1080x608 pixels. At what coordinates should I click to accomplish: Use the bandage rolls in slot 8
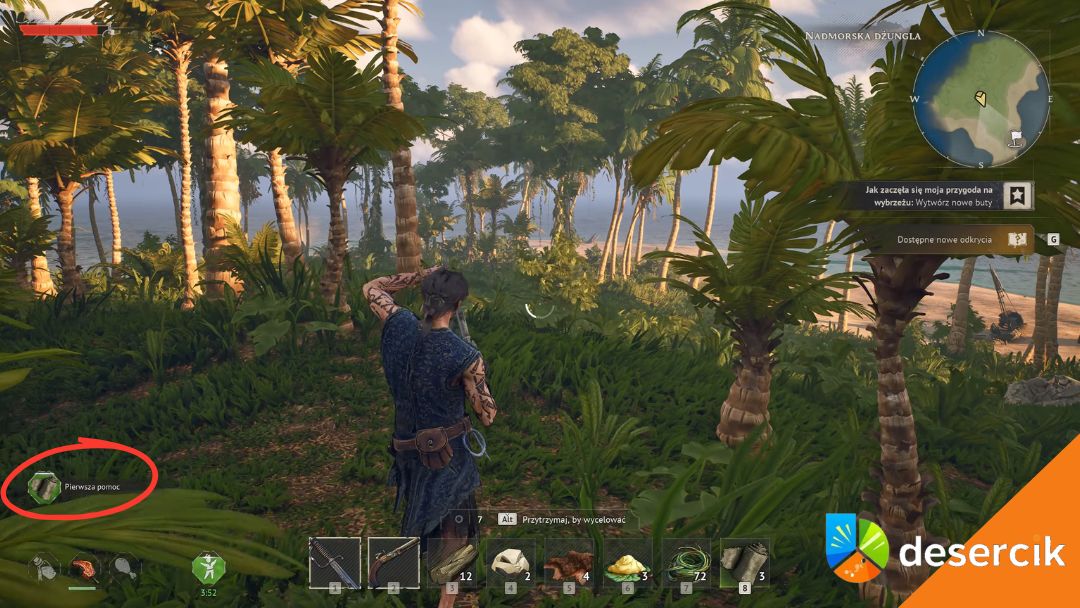point(745,563)
